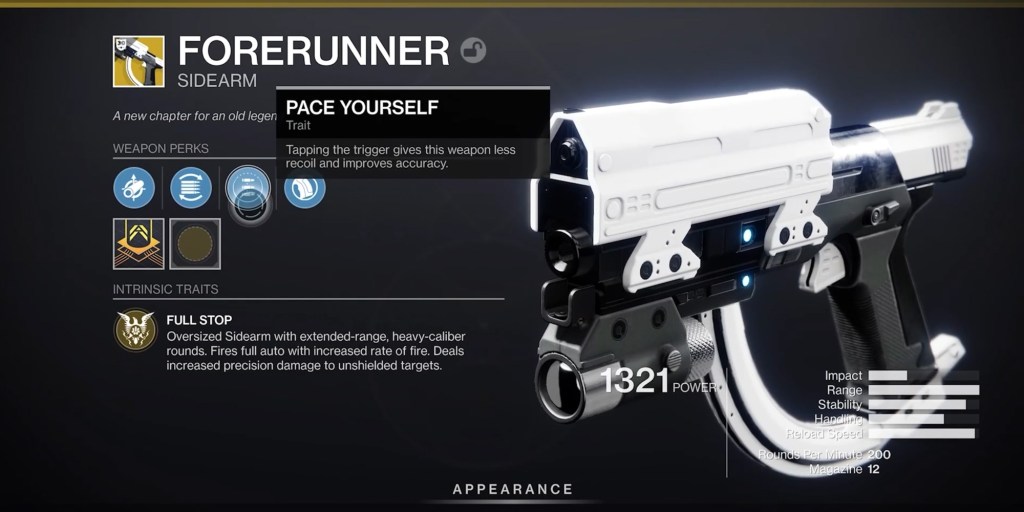The image size is (1024, 512).
Task: Open the golden chevron masterwork slot
Action: 139,244
